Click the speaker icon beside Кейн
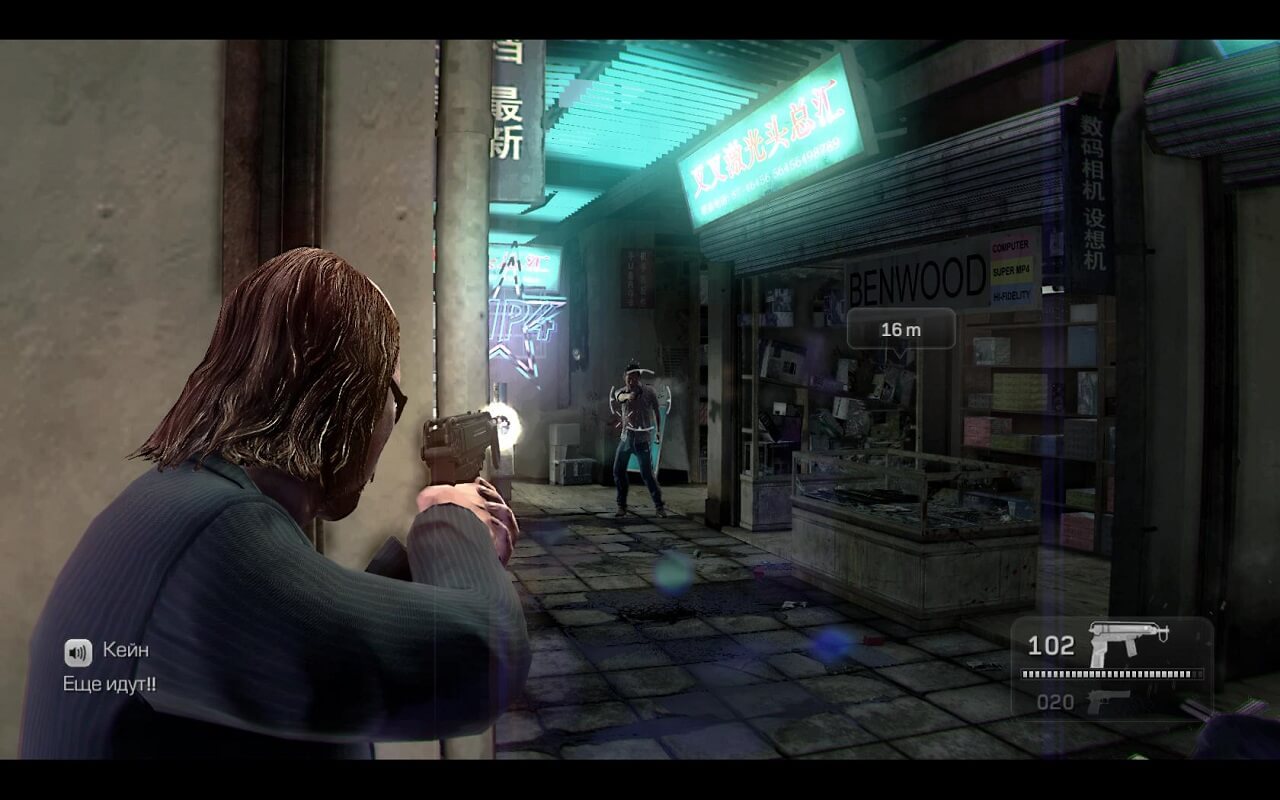This screenshot has height=800, width=1280. point(78,652)
